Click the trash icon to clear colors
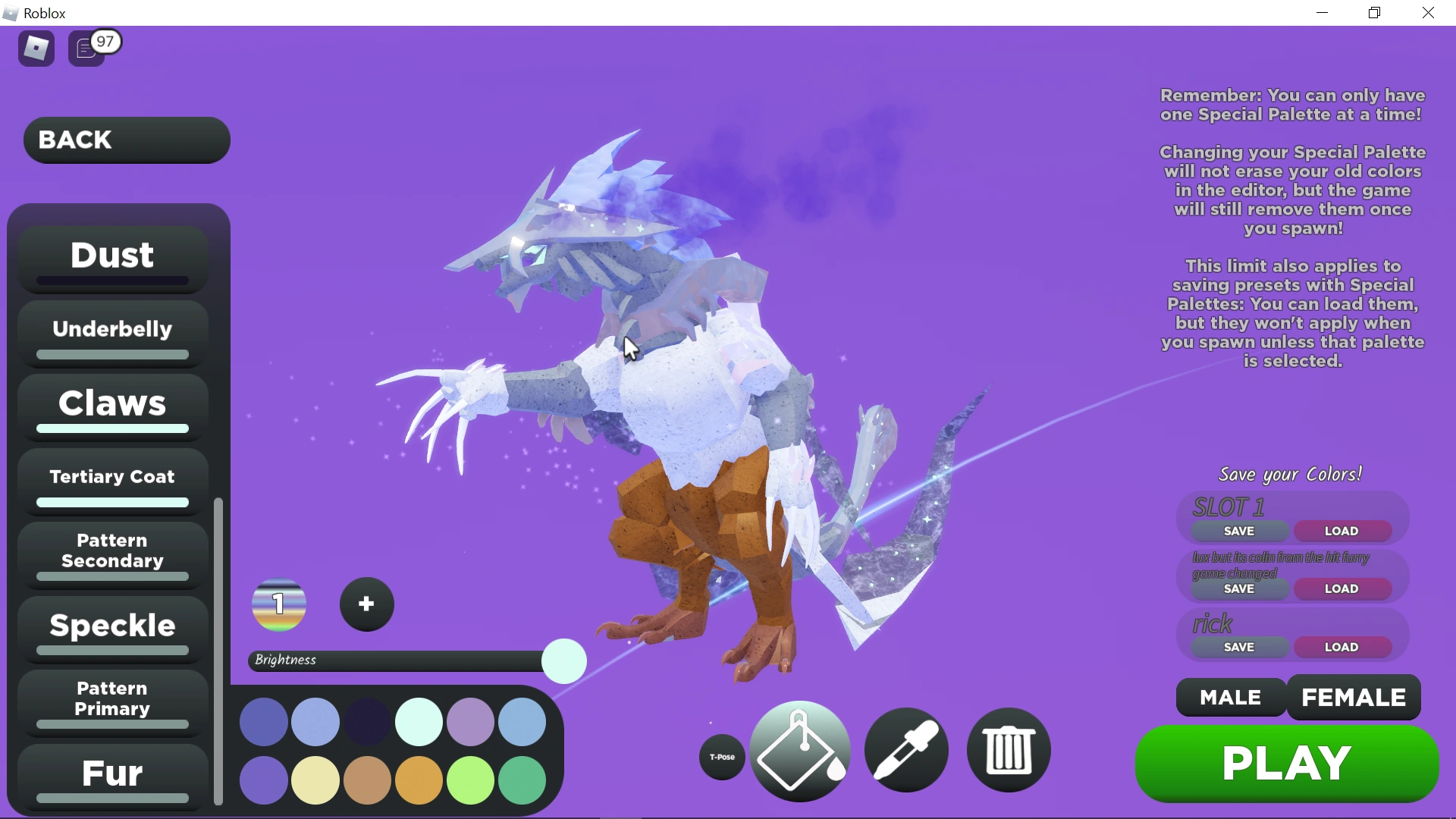 coord(1008,749)
